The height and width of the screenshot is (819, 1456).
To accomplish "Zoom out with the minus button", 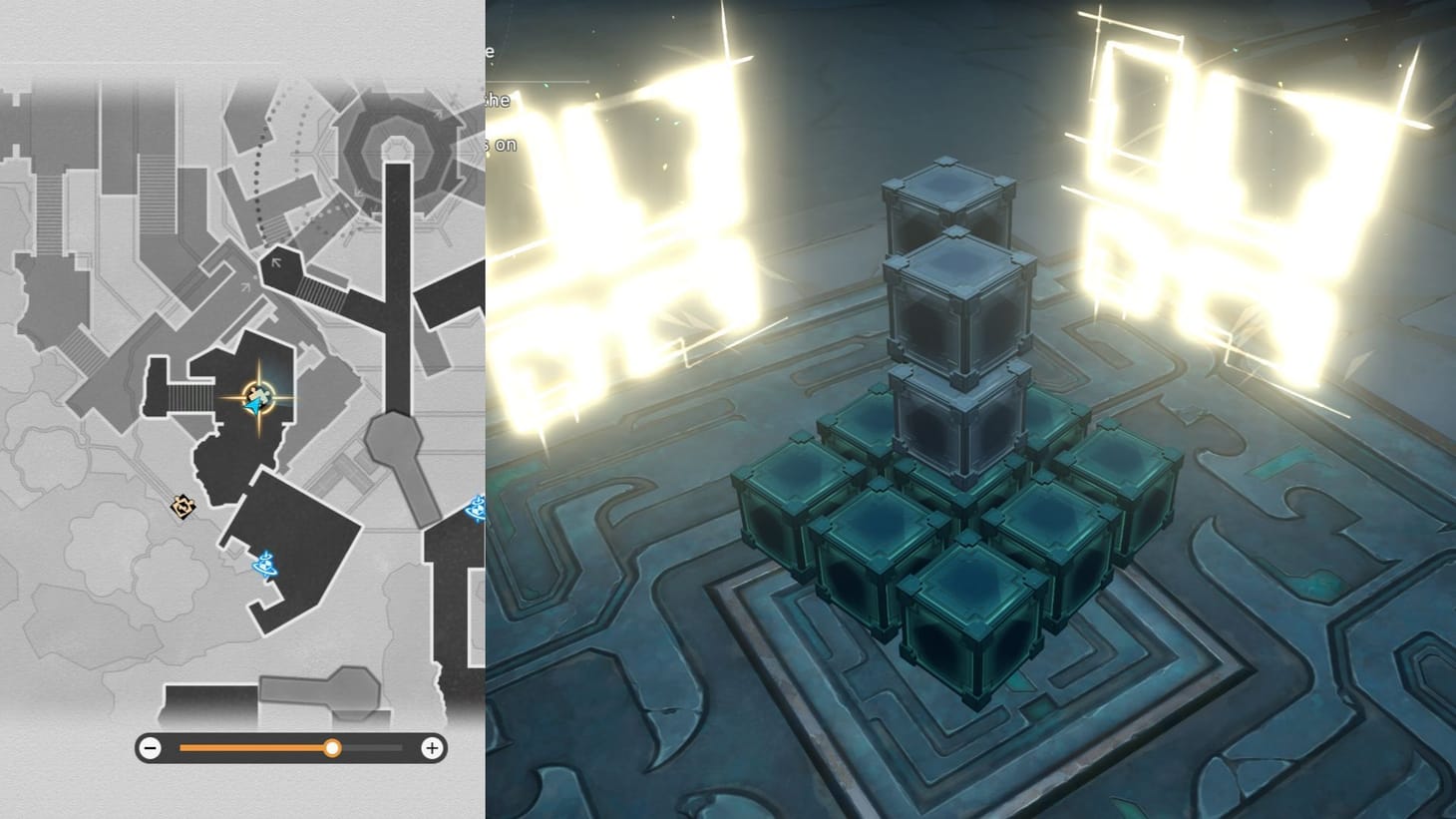I will click(x=151, y=747).
